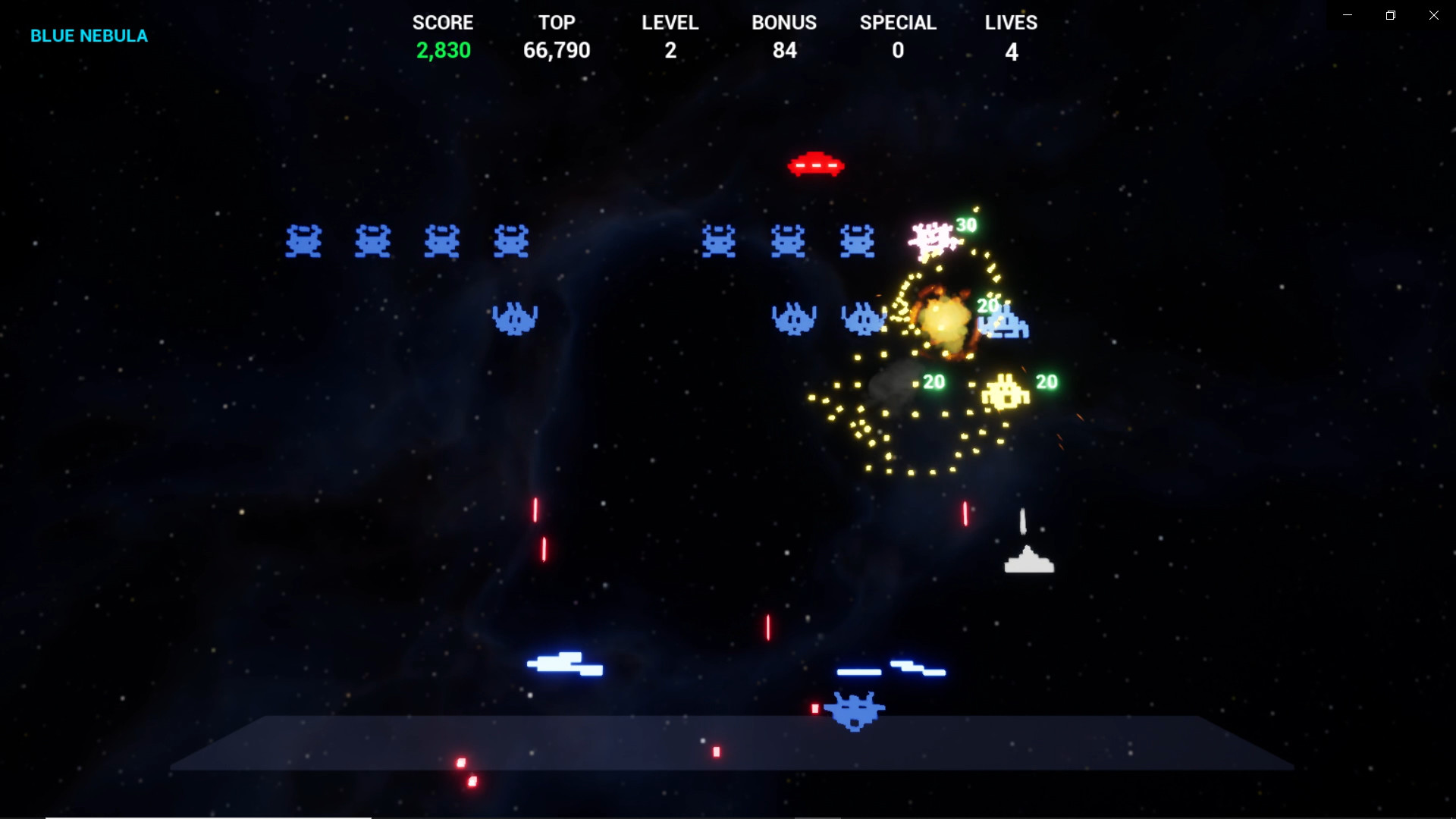
Task: Click the lone blue squid invader on the left
Action: 514,317
